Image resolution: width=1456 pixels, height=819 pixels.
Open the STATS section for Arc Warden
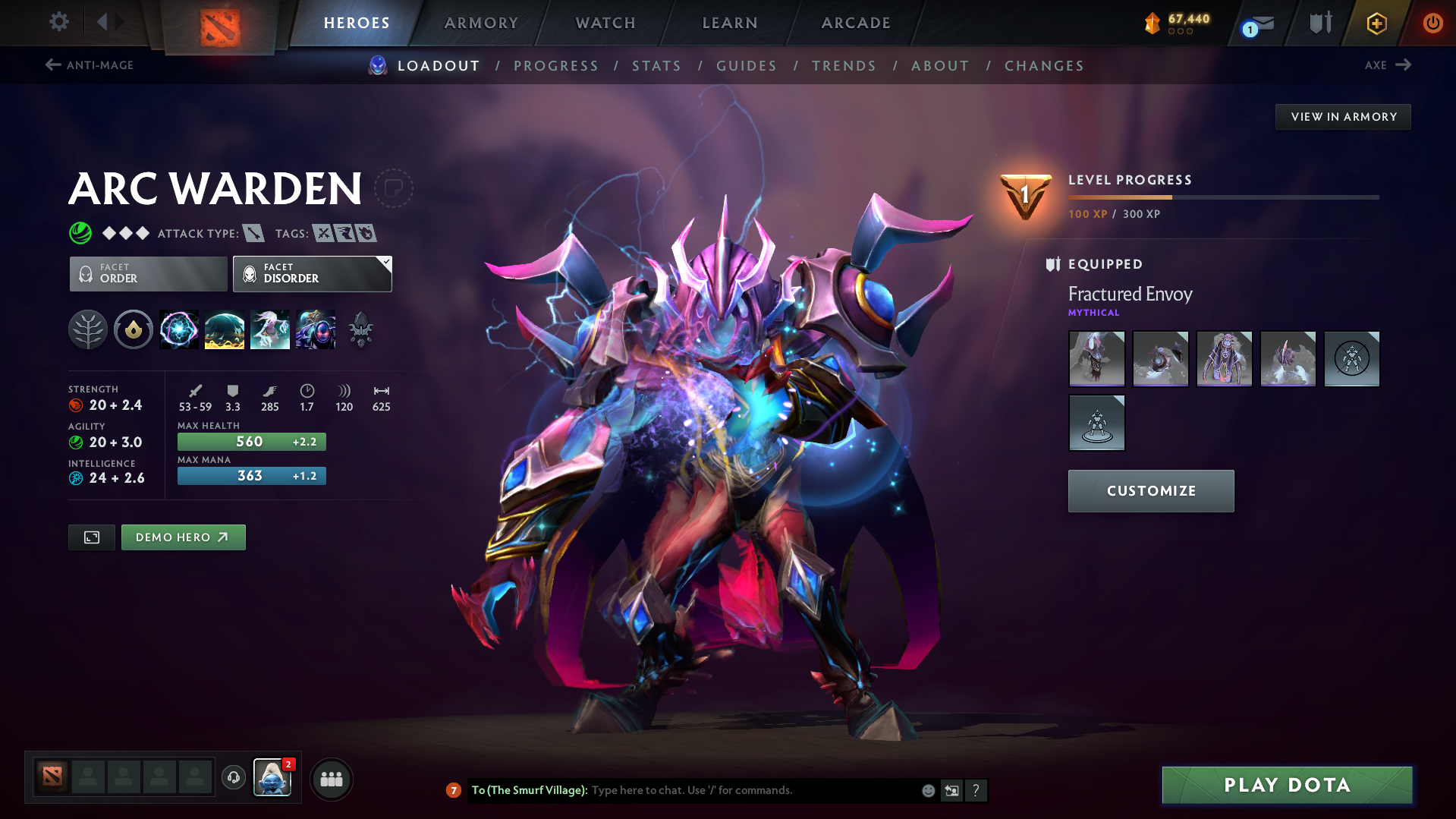pyautogui.click(x=656, y=65)
